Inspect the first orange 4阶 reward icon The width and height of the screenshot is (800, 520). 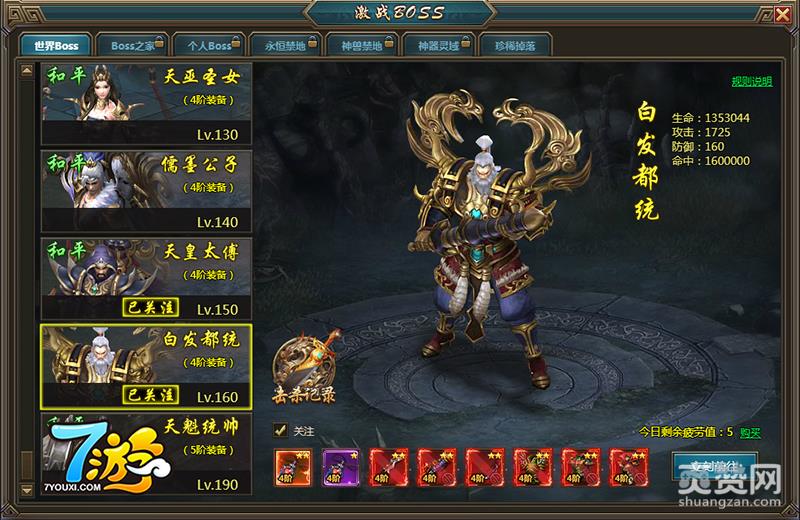(290, 467)
